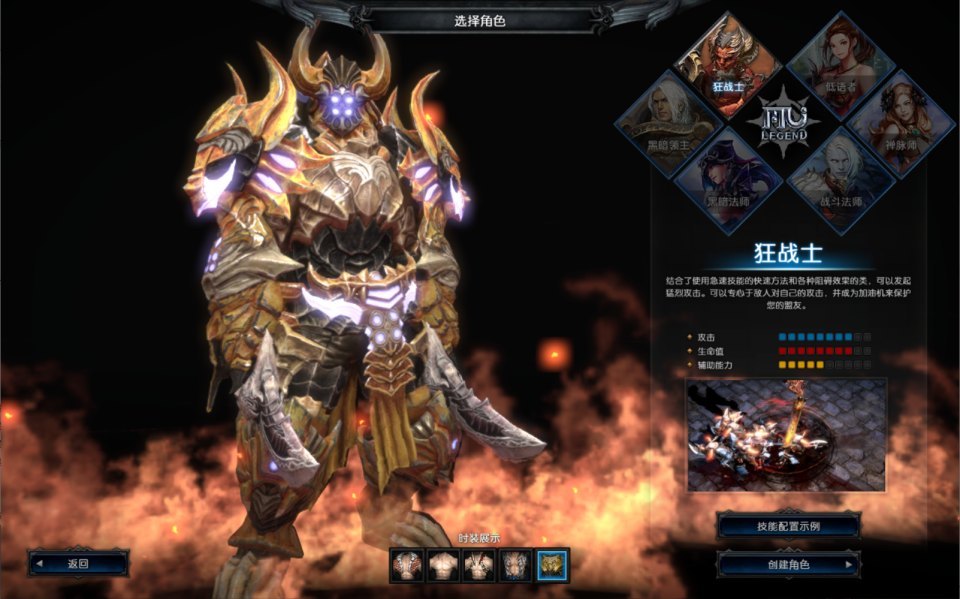
Task: Show the golden armor costume preview
Action: pyautogui.click(x=552, y=565)
